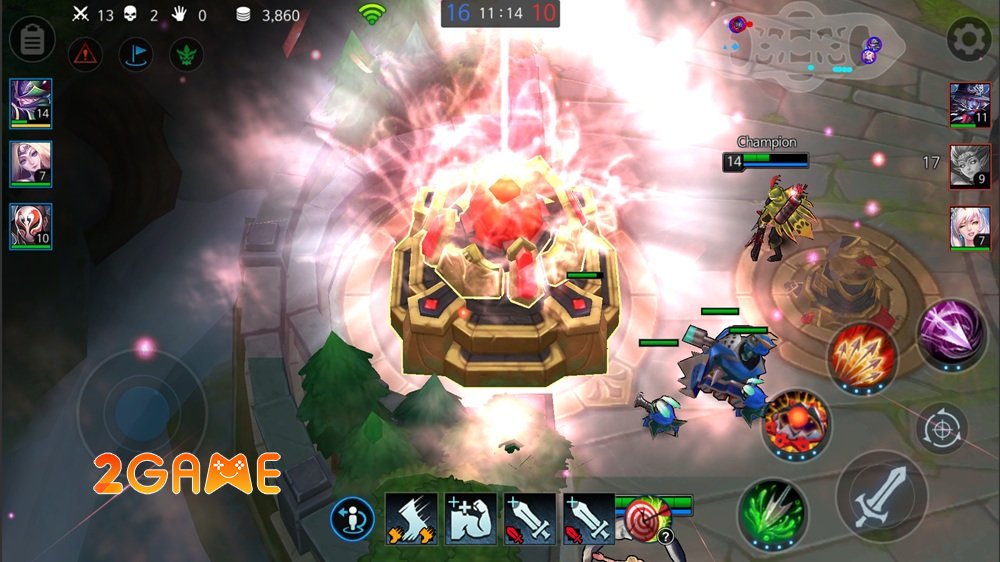
Task: Cast the orange multi-arrow volley skill
Action: (862, 358)
